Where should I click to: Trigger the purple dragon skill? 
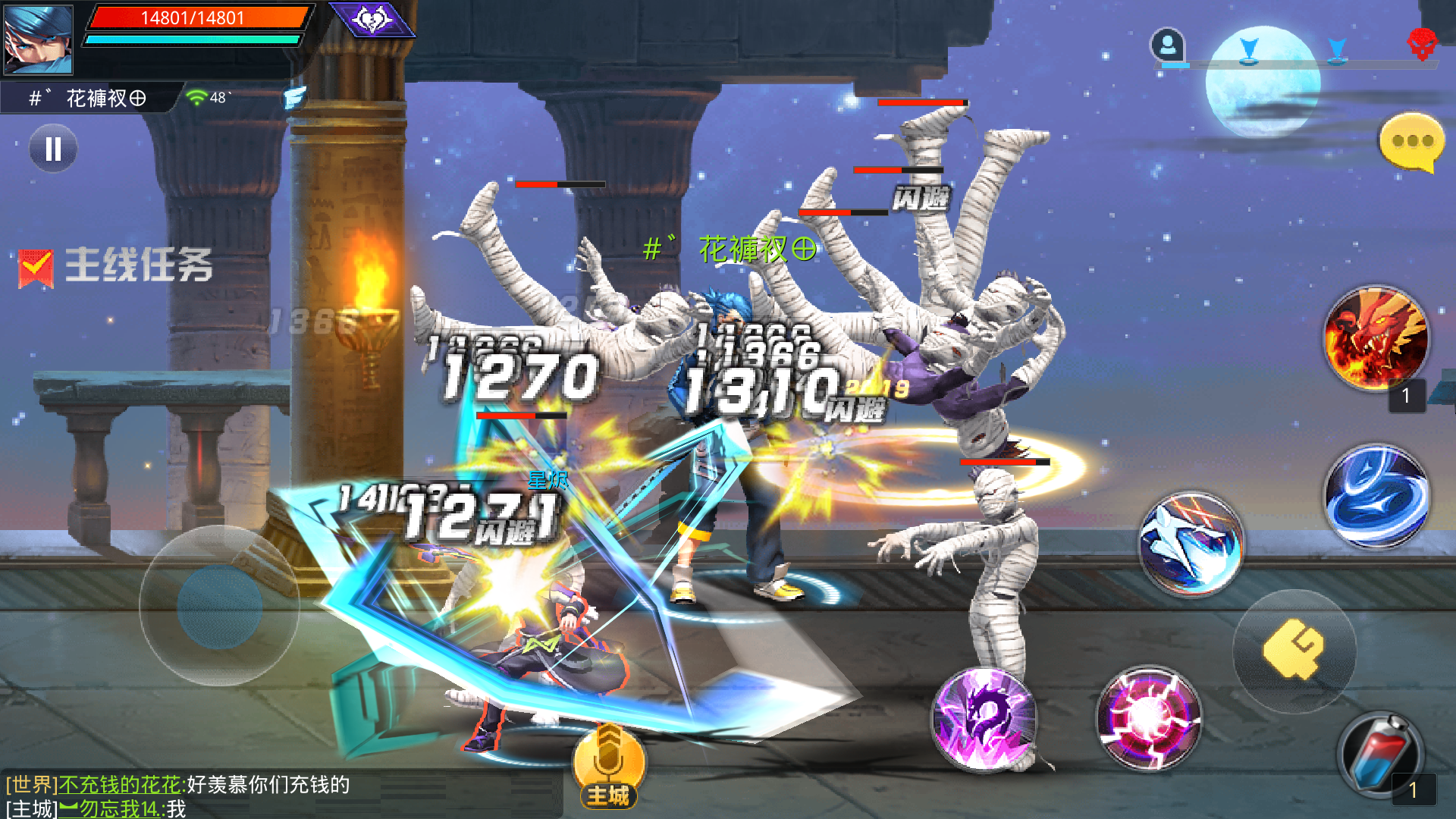984,719
